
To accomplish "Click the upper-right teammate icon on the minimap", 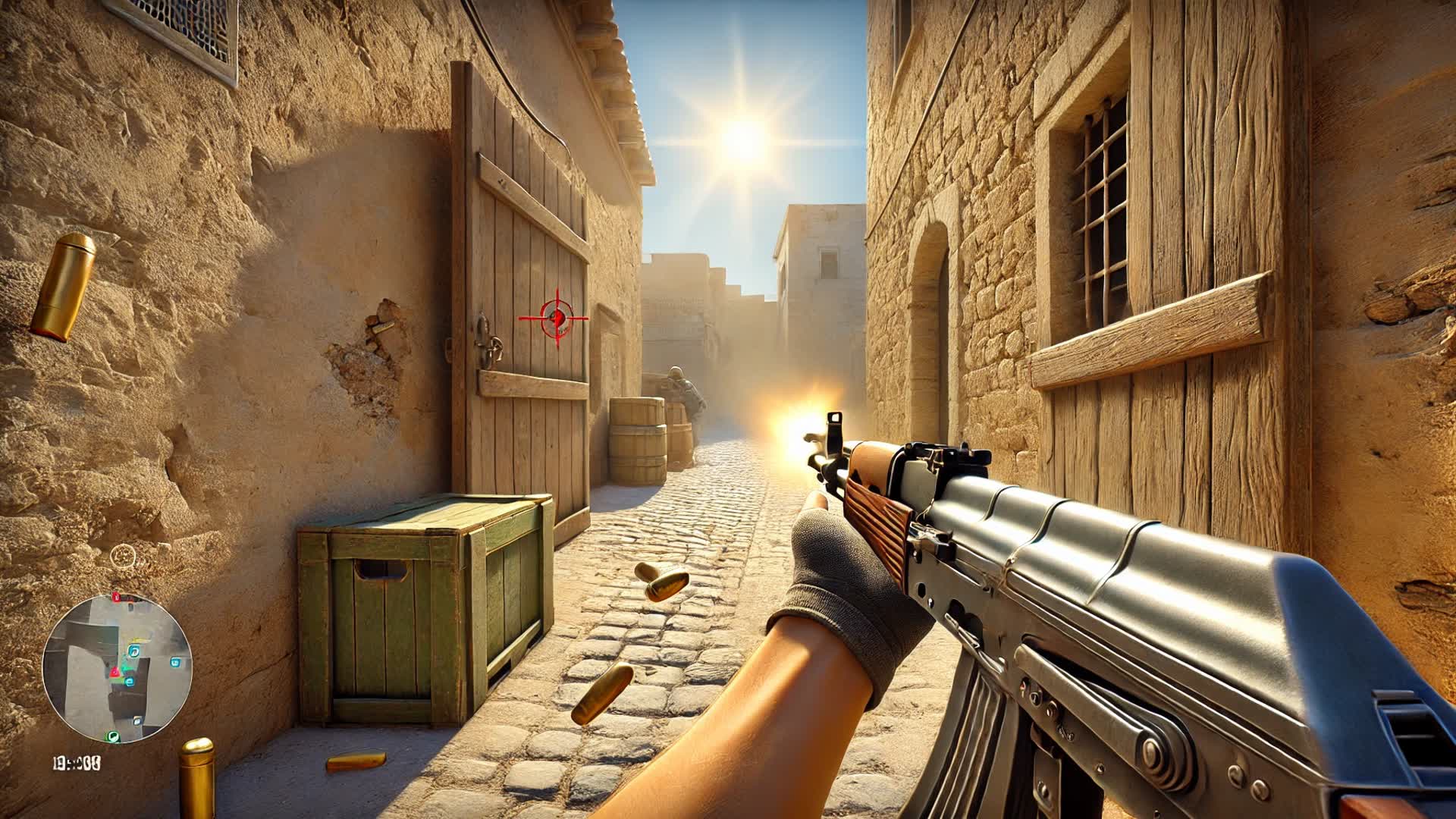I will coord(174,662).
